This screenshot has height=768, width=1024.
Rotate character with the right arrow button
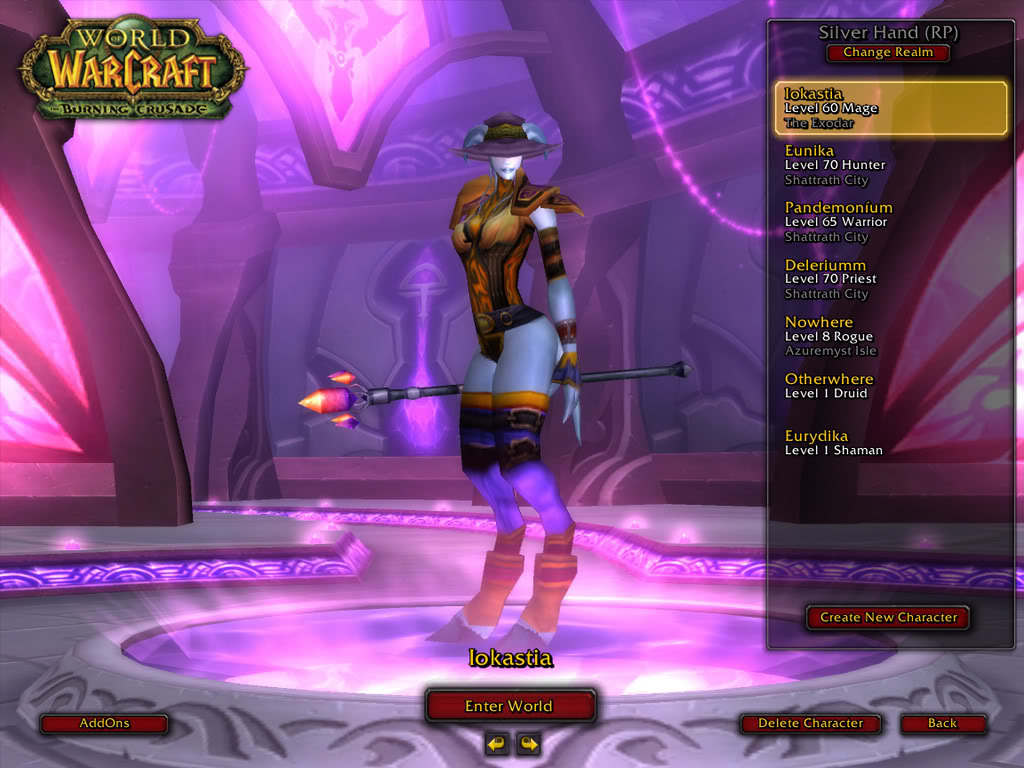[x=527, y=743]
